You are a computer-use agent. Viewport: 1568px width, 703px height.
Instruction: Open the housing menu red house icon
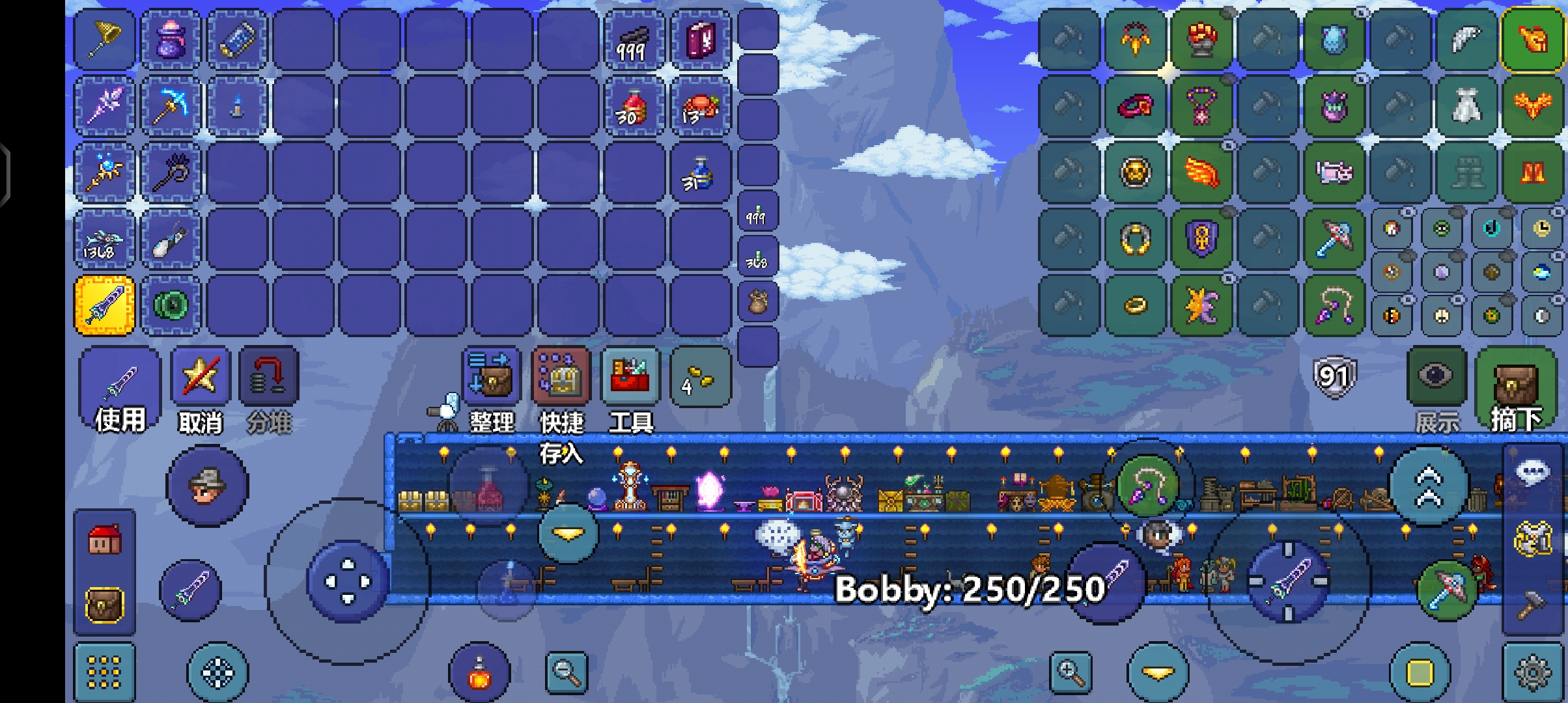[x=104, y=540]
